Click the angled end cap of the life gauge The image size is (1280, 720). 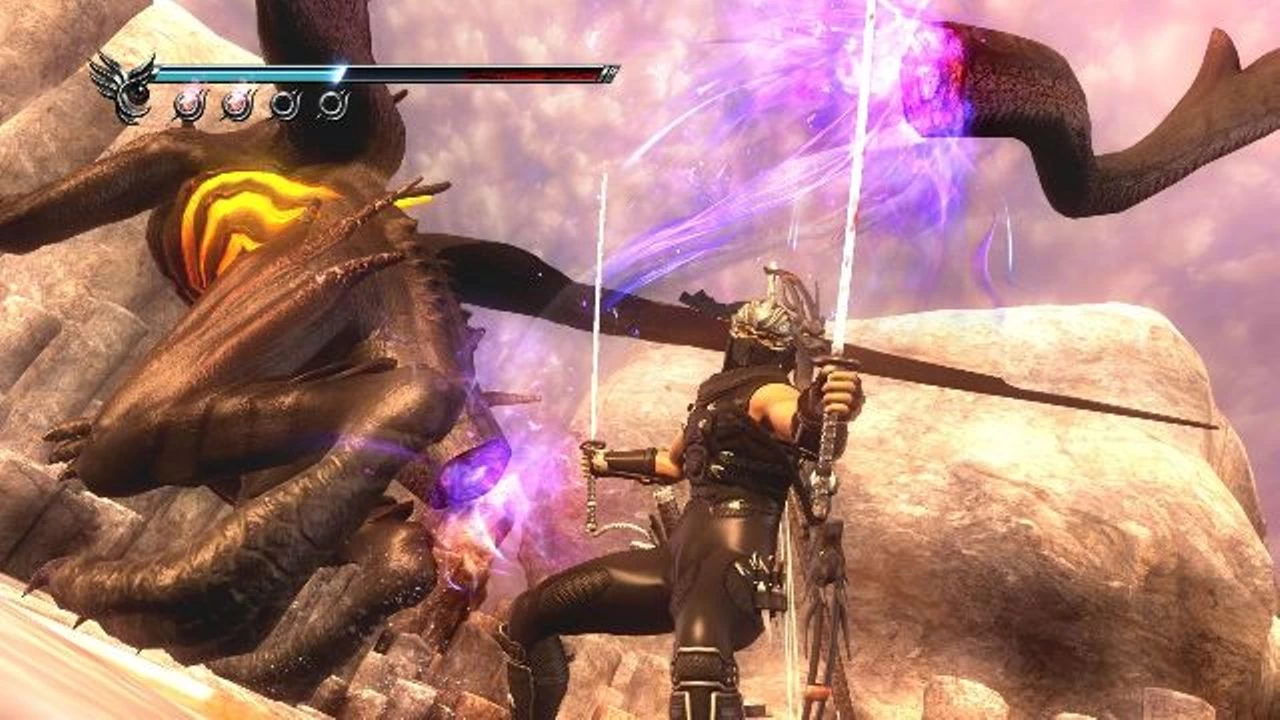point(609,71)
